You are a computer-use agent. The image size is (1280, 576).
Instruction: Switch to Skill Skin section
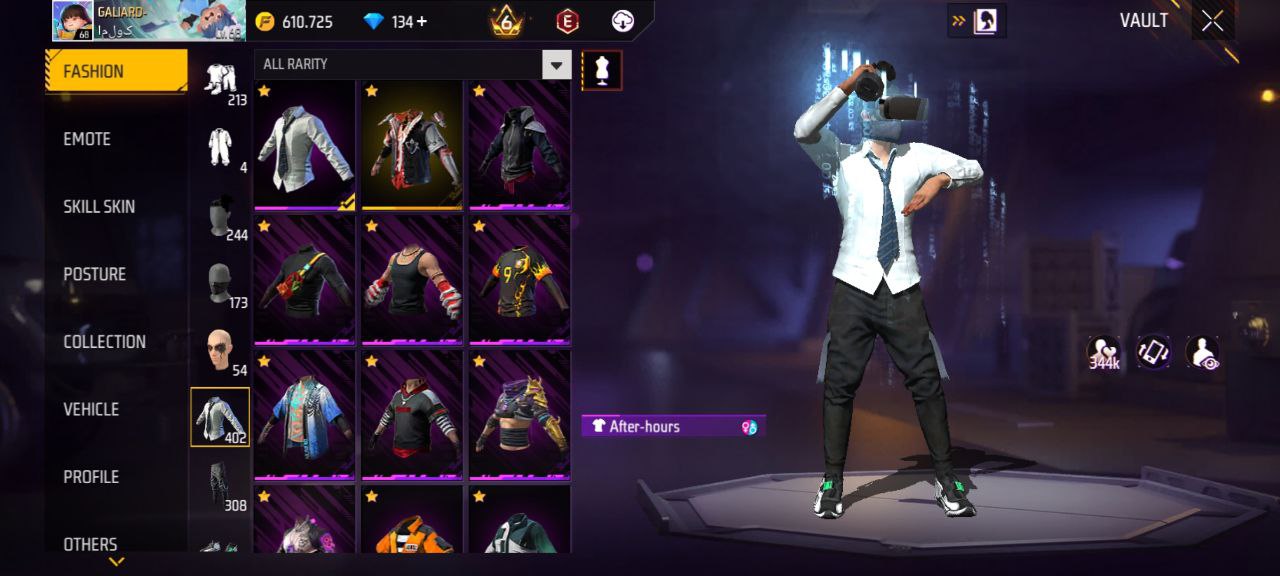(99, 207)
